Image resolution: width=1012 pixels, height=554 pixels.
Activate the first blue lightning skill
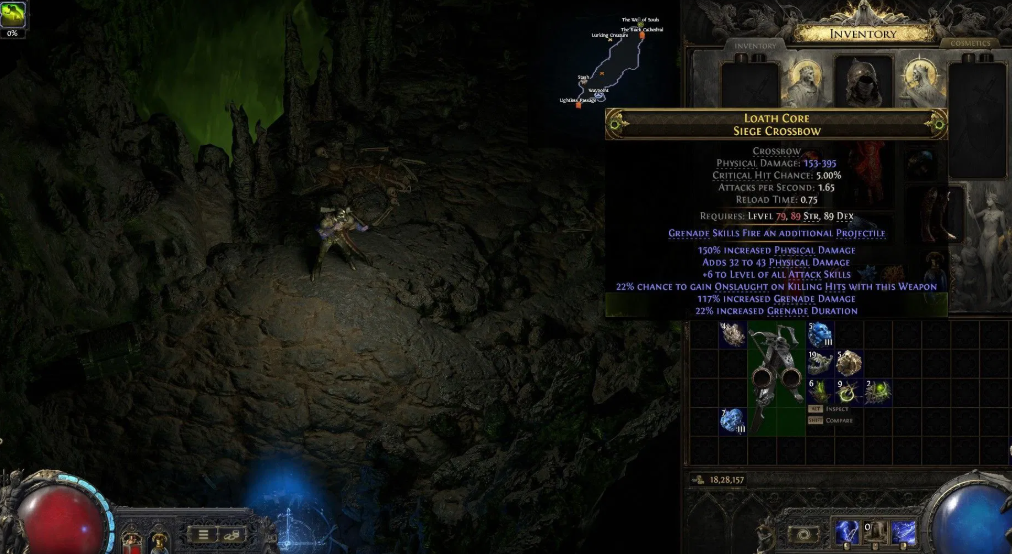(847, 532)
